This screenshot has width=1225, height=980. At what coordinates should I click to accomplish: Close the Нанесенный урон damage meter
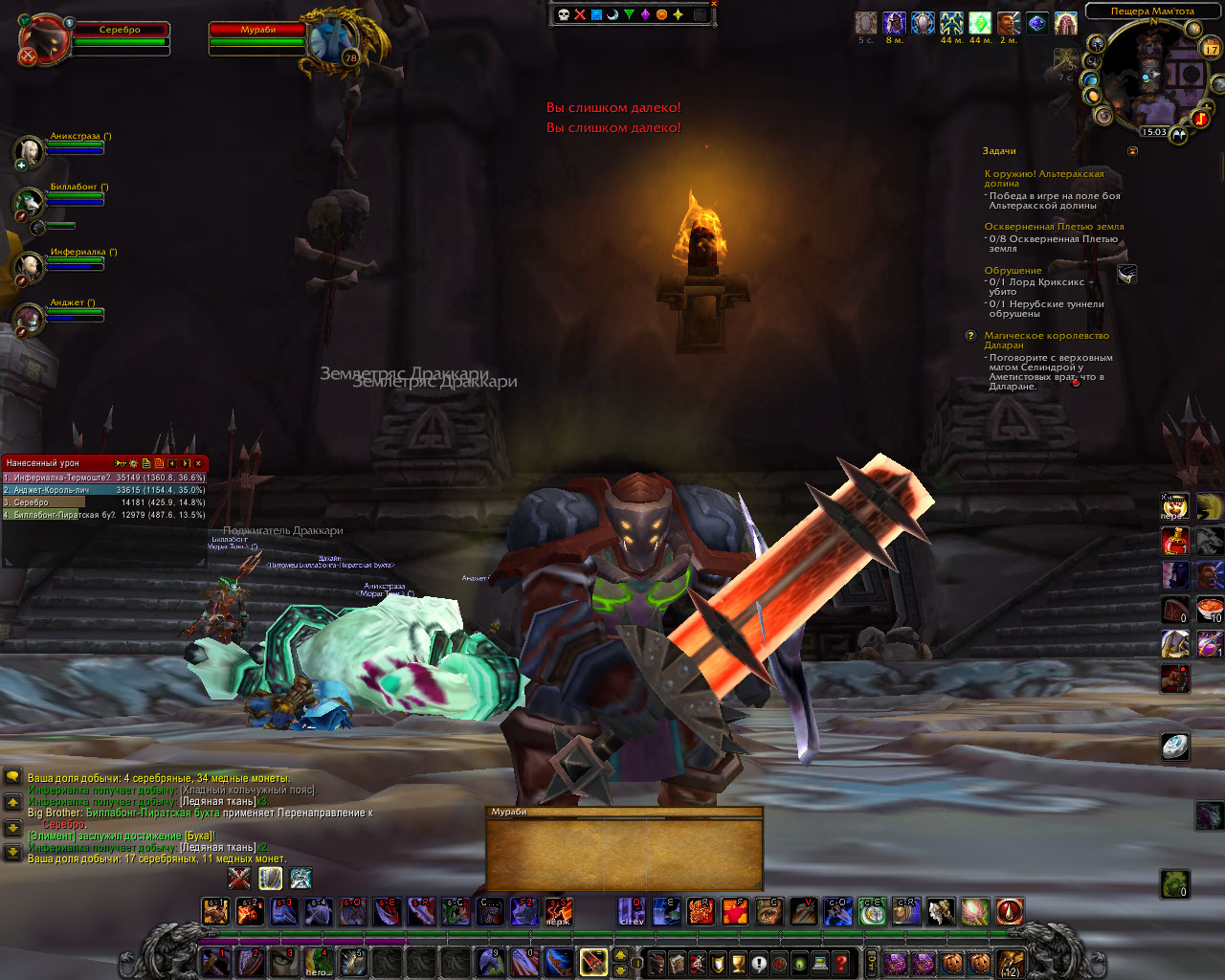point(198,463)
